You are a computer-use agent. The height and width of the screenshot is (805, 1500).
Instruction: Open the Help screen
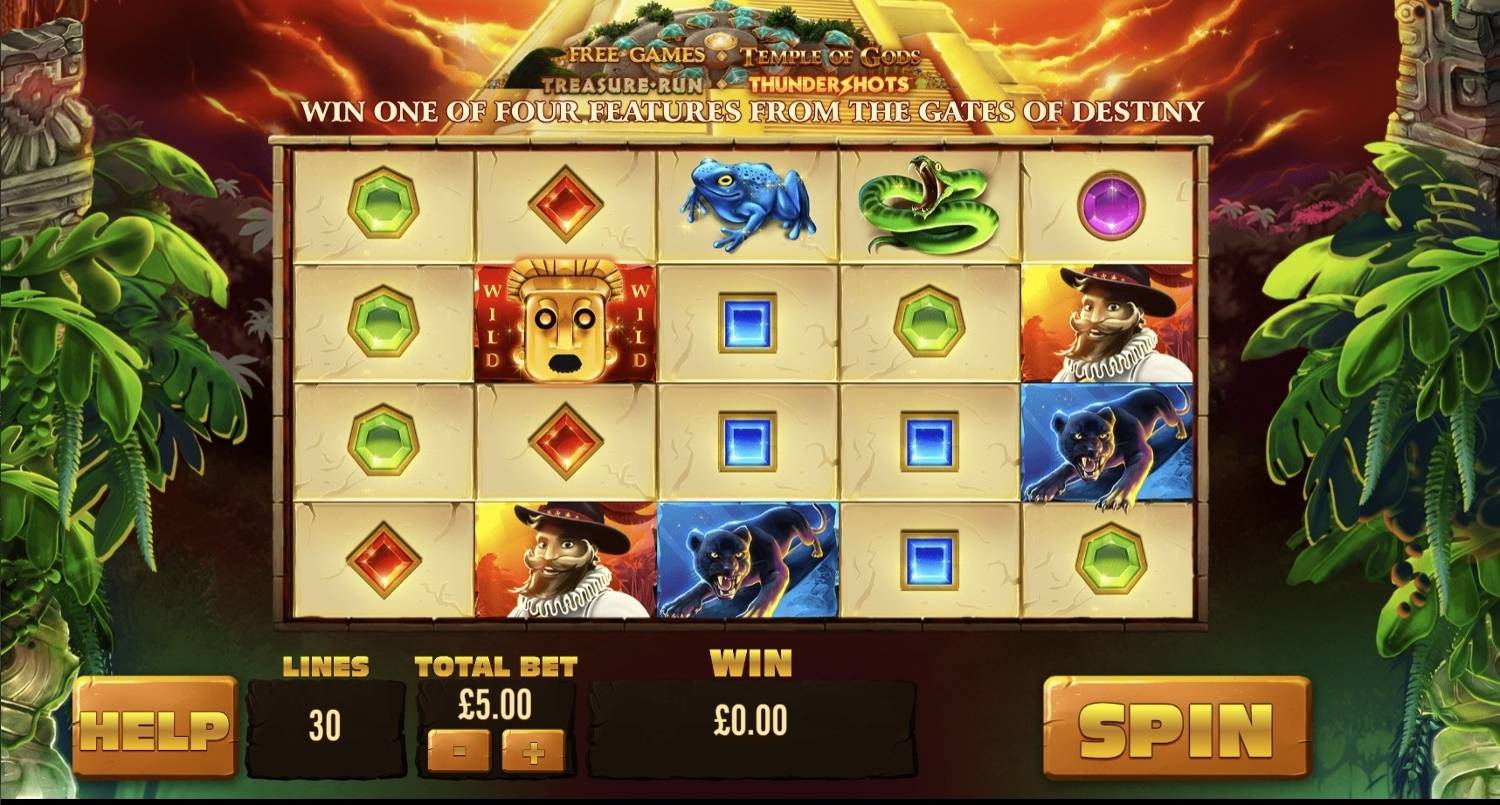pyautogui.click(x=154, y=728)
